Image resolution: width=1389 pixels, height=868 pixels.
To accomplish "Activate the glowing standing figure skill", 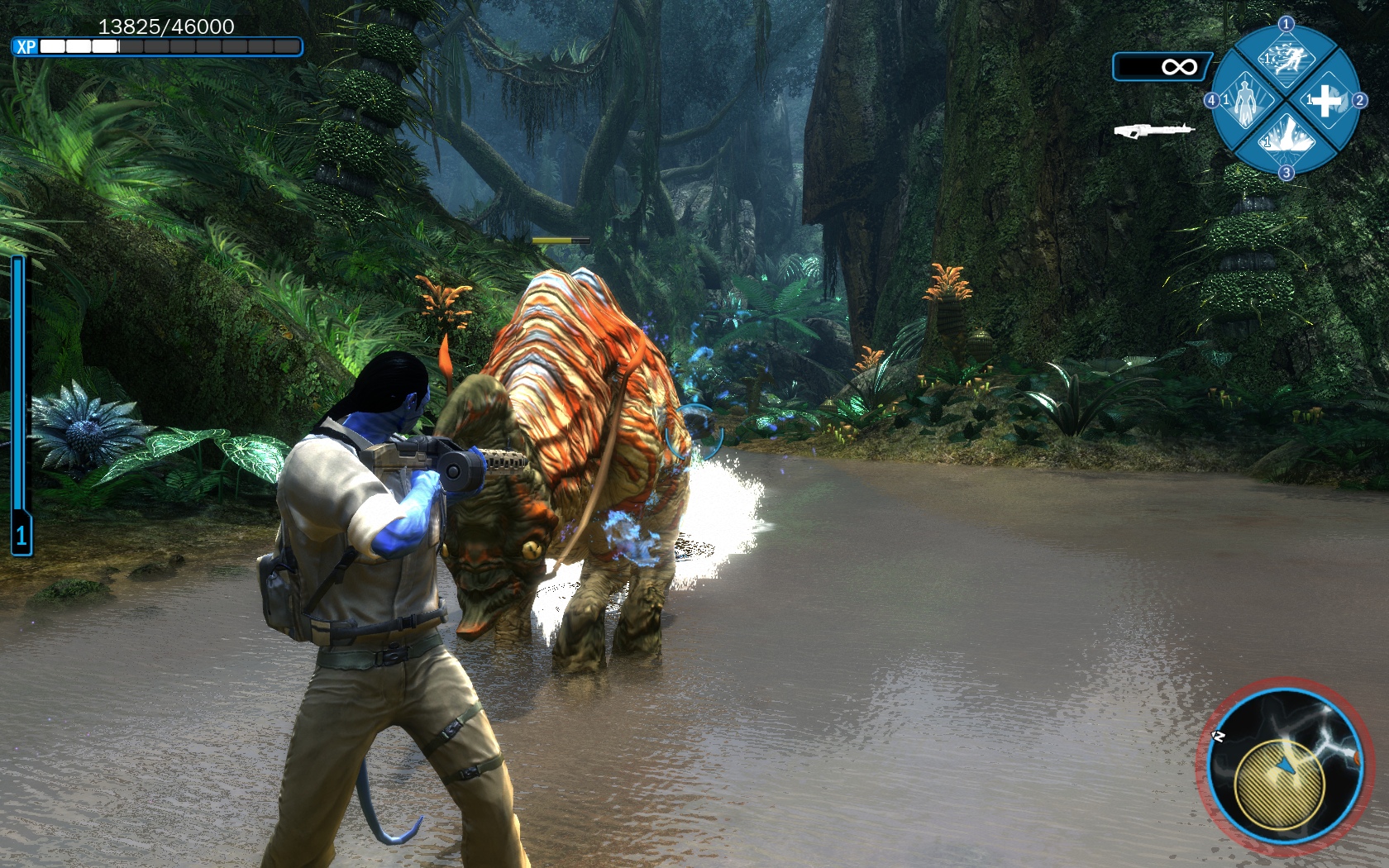I will pos(1245,100).
